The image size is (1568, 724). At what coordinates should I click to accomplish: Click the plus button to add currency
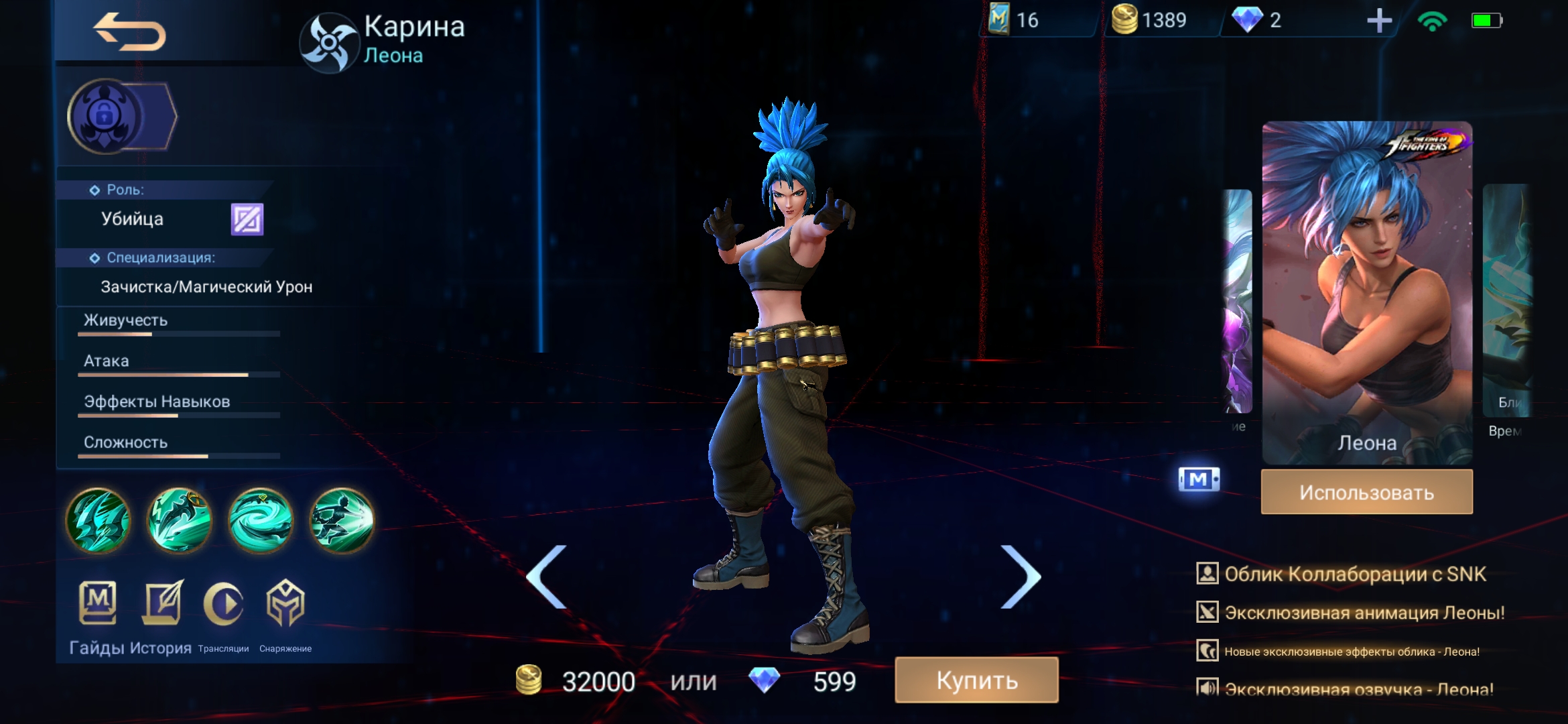(1380, 21)
